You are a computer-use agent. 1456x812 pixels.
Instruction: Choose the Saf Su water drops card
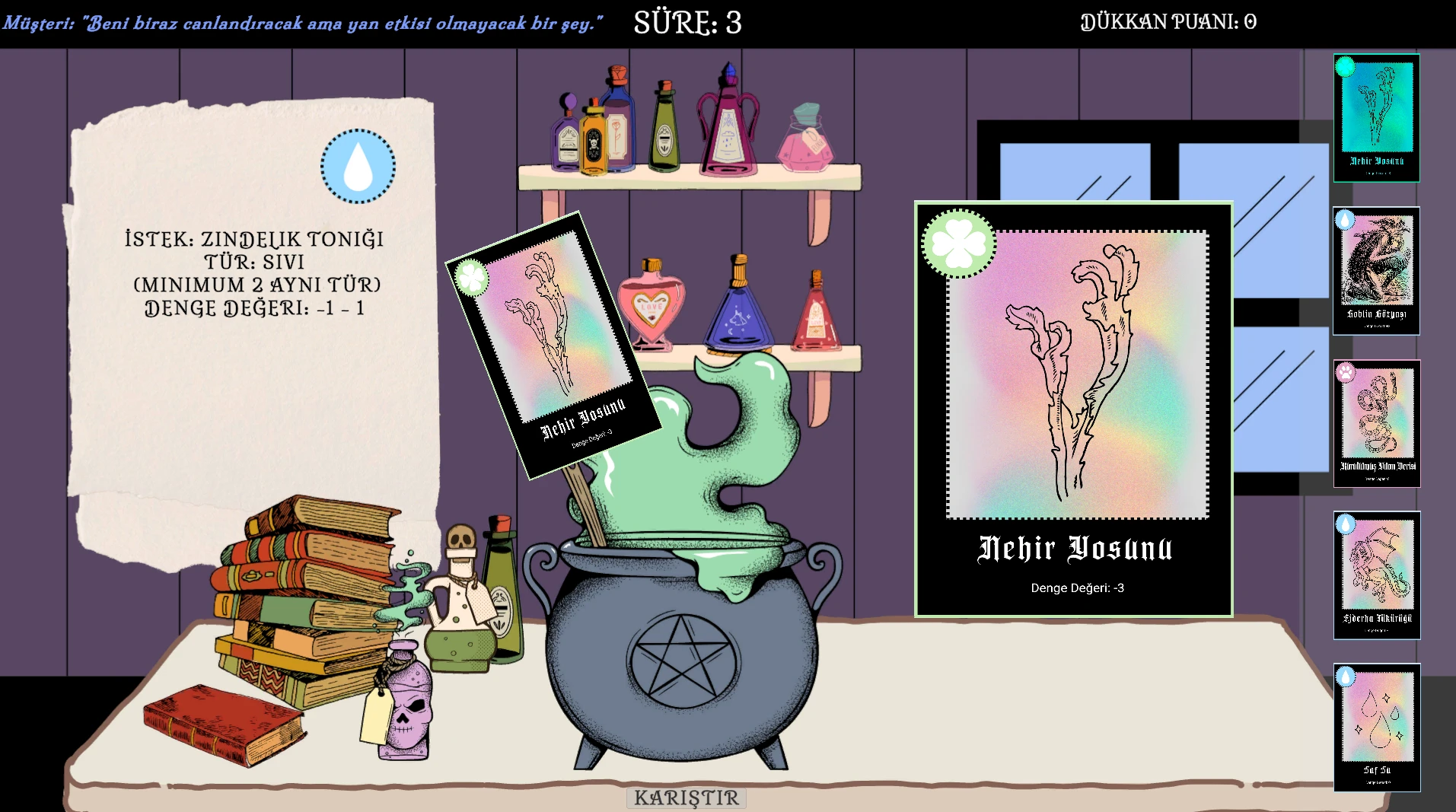[1376, 728]
